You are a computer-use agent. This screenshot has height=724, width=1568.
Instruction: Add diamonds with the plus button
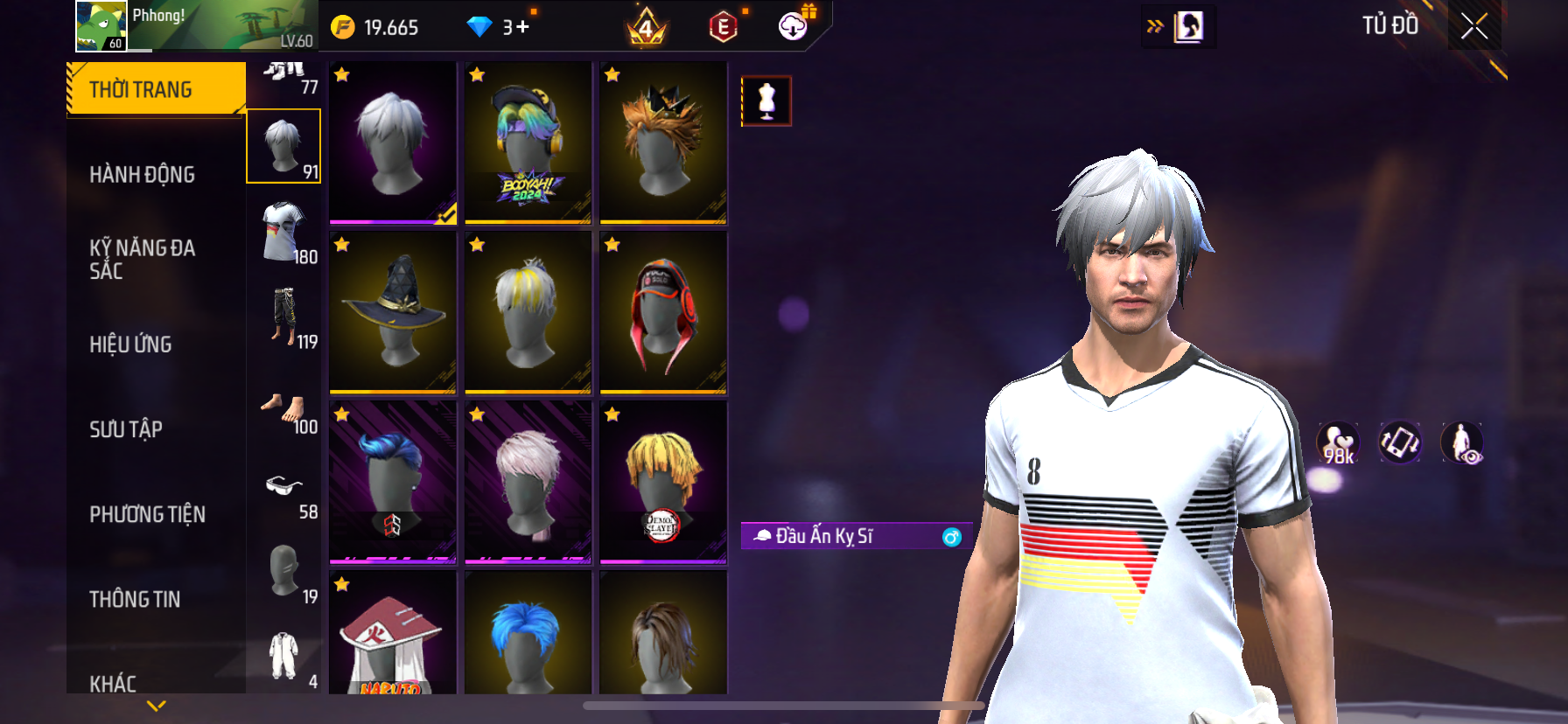[x=522, y=27]
